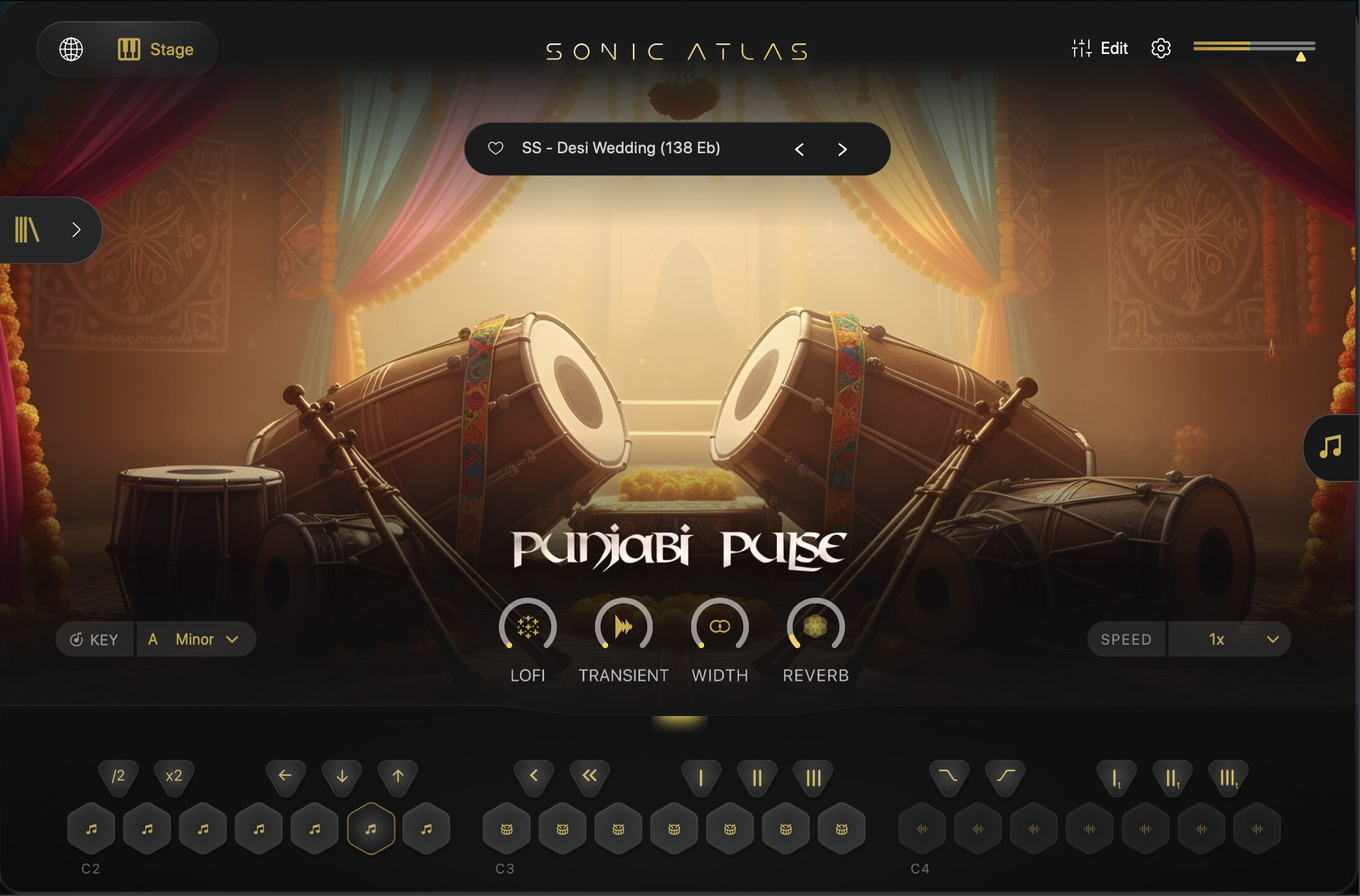Select the WIDTH knob

pos(720,627)
